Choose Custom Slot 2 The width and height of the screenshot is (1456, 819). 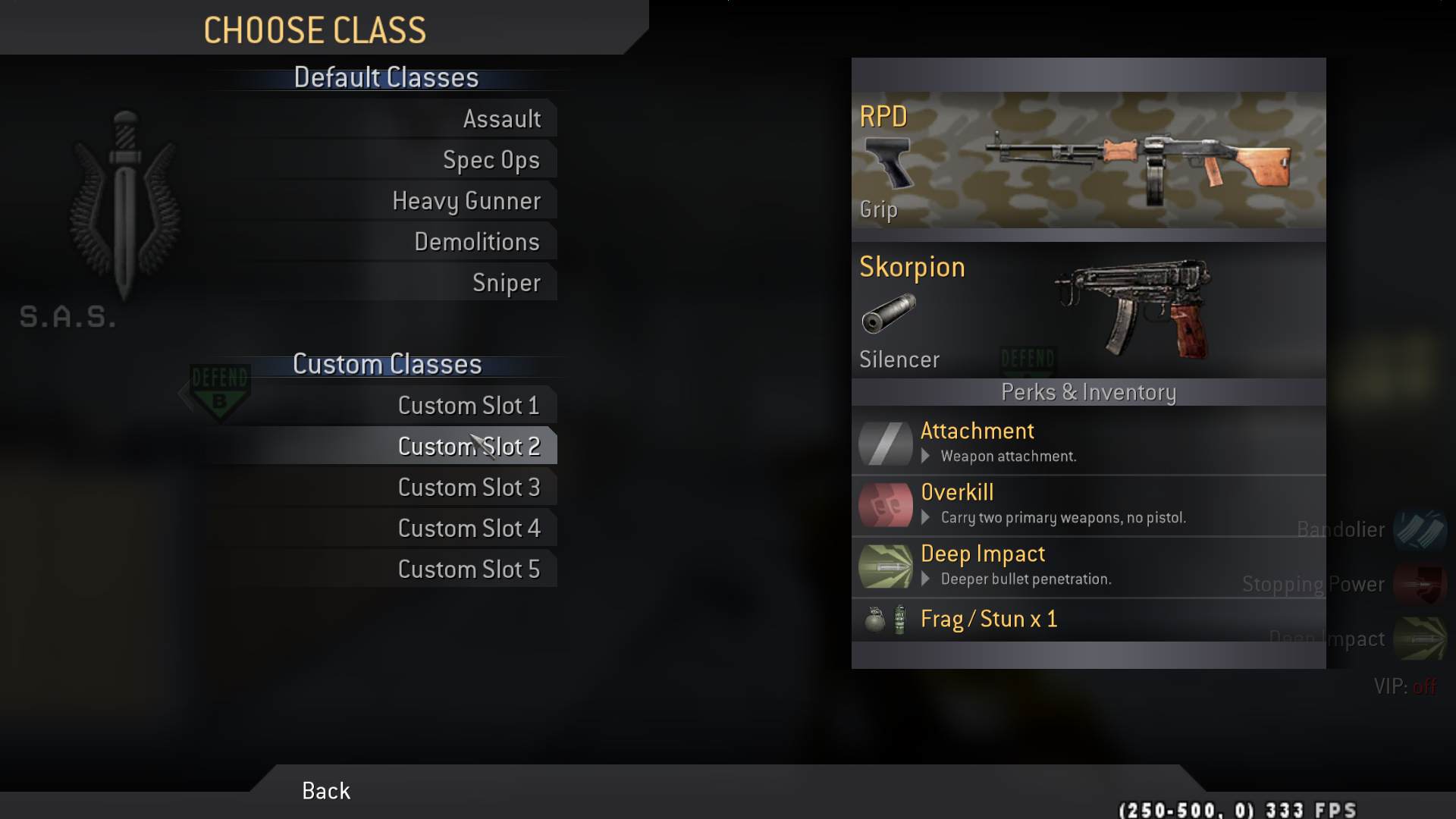coord(468,447)
